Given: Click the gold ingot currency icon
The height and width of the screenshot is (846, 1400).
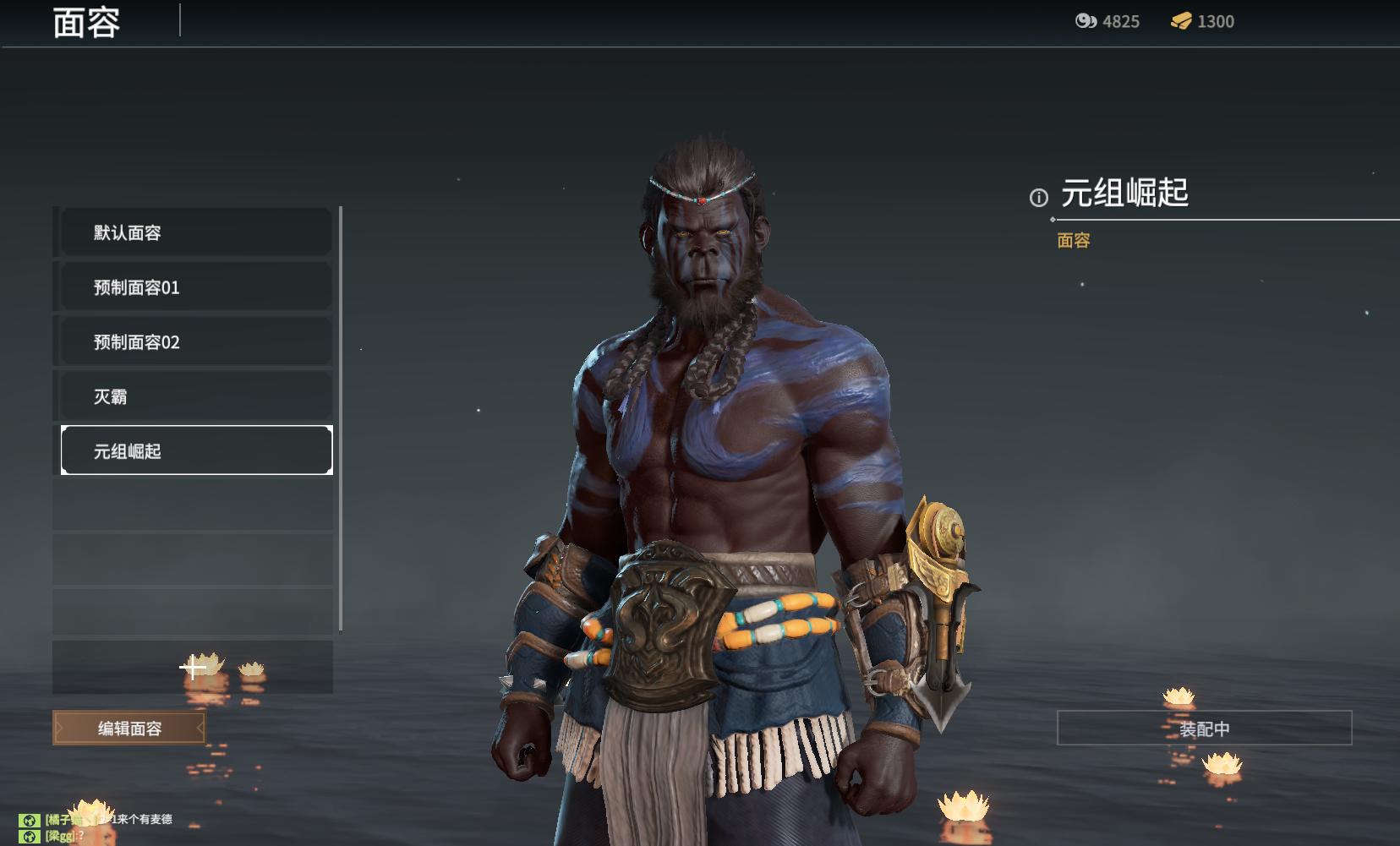Looking at the screenshot, I should pyautogui.click(x=1181, y=21).
